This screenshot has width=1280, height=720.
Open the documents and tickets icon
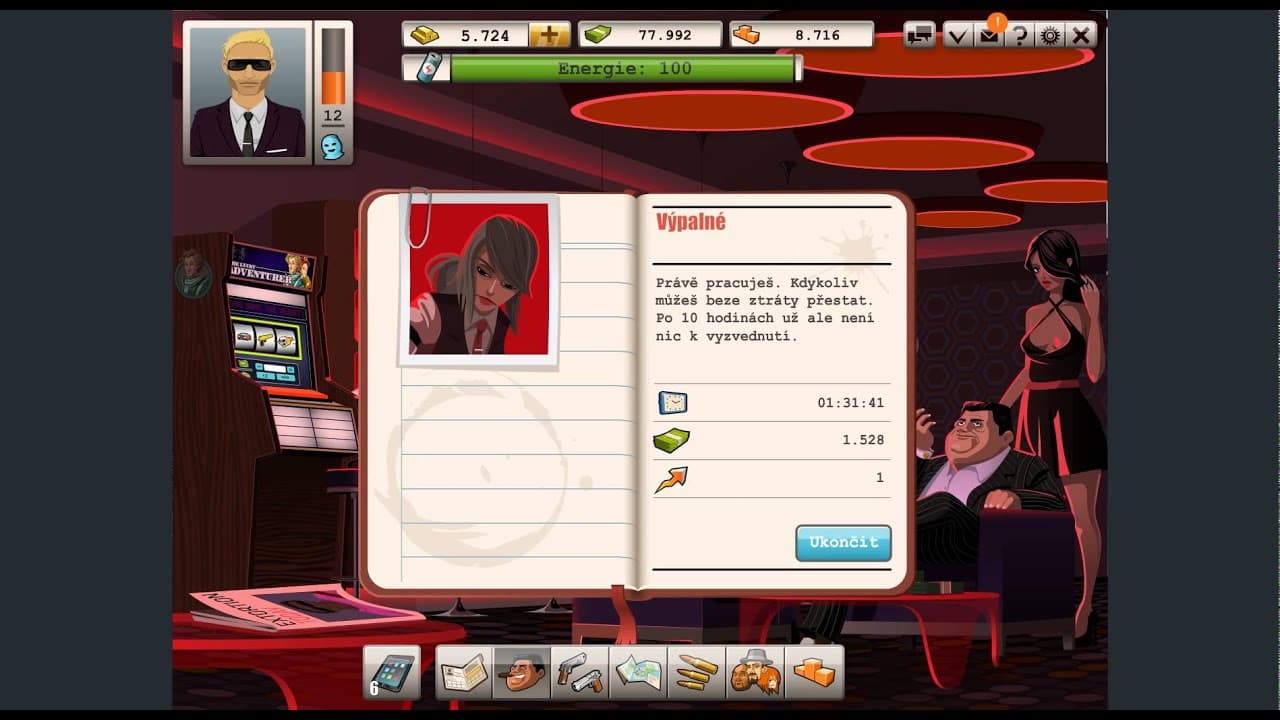click(x=463, y=672)
